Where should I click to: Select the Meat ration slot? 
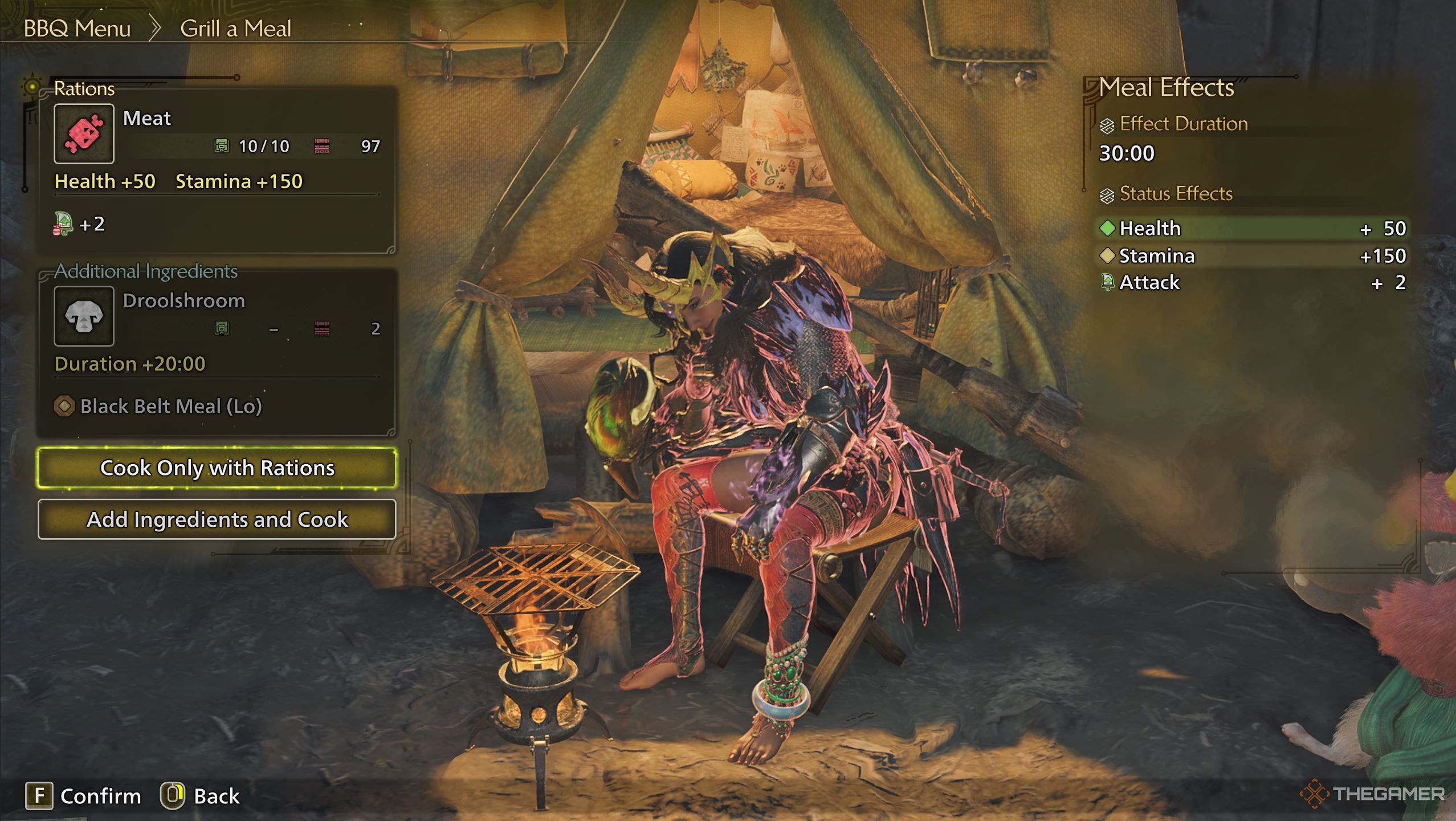[x=84, y=134]
